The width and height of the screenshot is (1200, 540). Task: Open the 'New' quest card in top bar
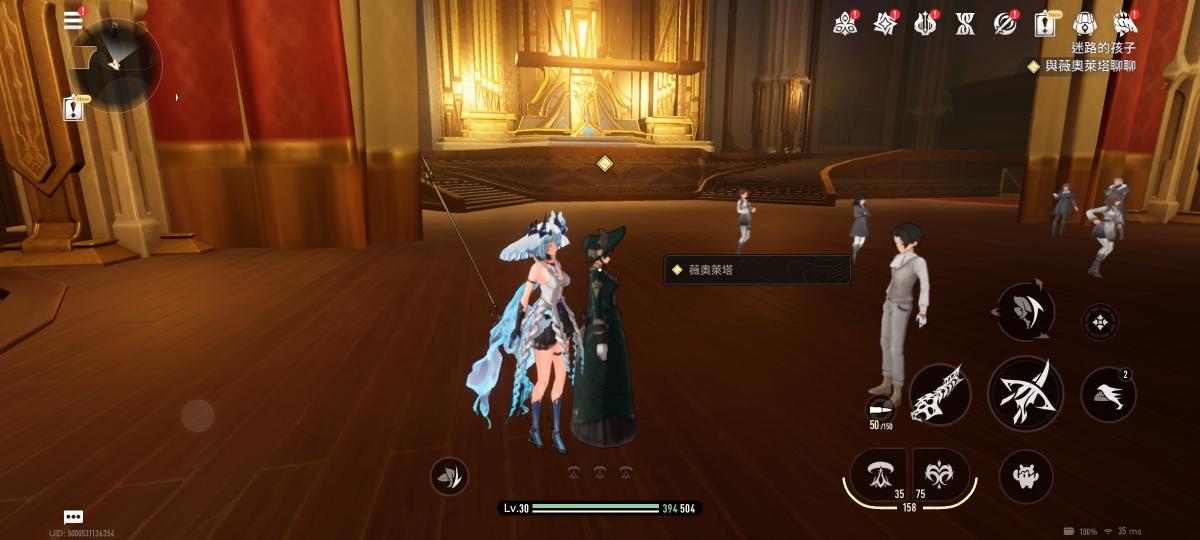coord(1046,23)
